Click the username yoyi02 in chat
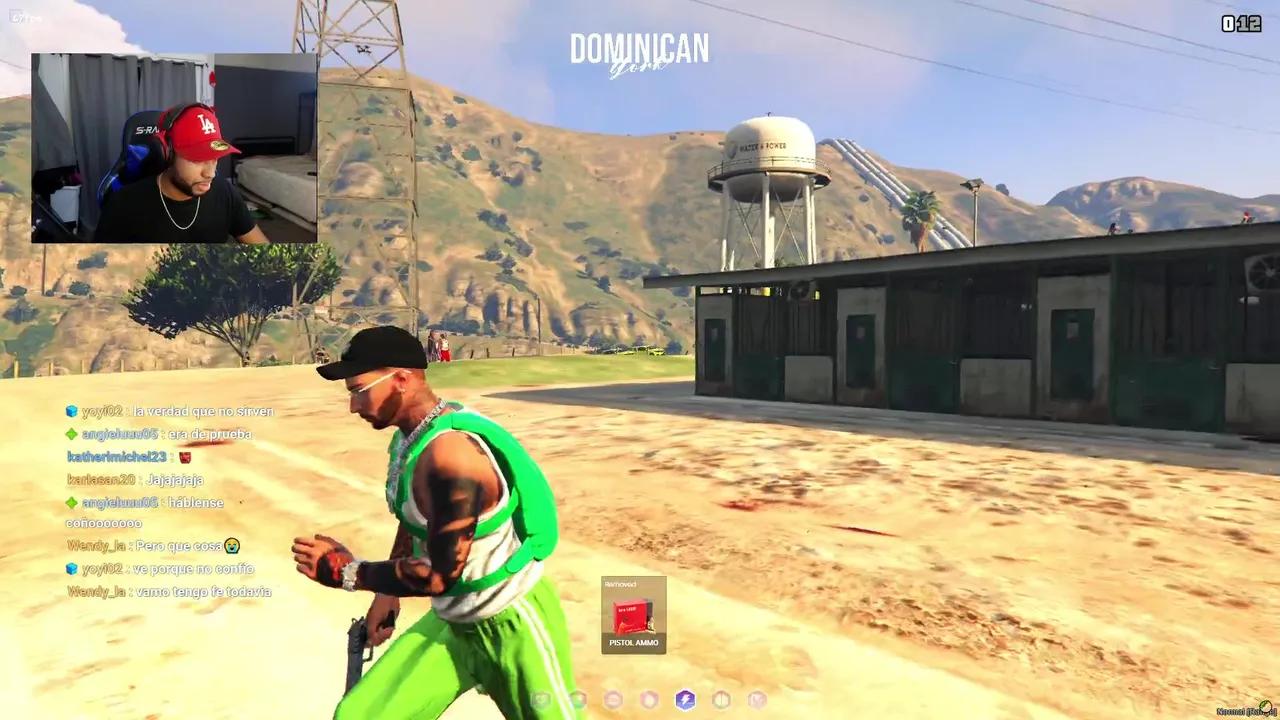This screenshot has height=720, width=1280. pos(104,411)
